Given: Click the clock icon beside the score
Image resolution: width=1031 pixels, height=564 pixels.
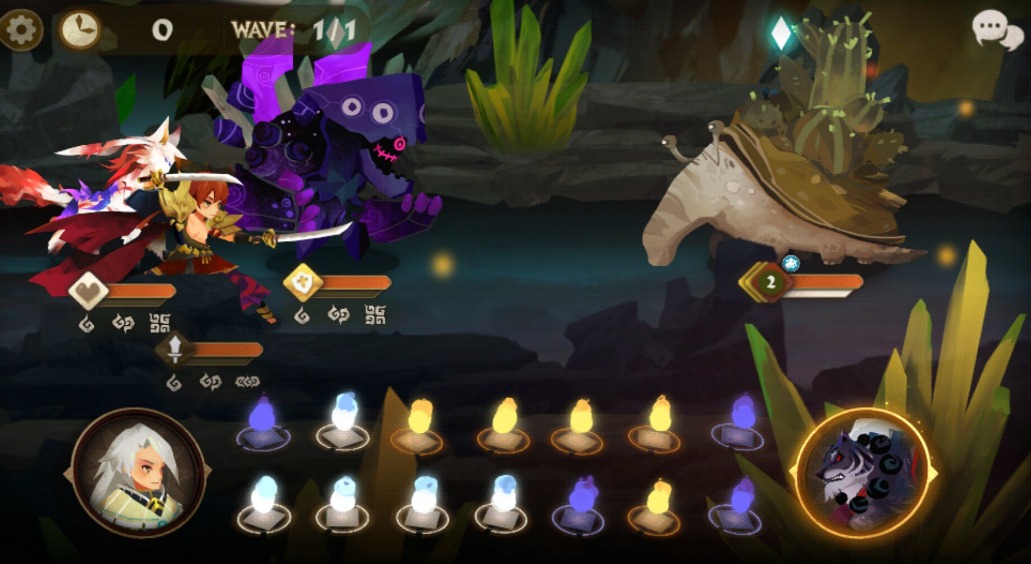Looking at the screenshot, I should [80, 30].
